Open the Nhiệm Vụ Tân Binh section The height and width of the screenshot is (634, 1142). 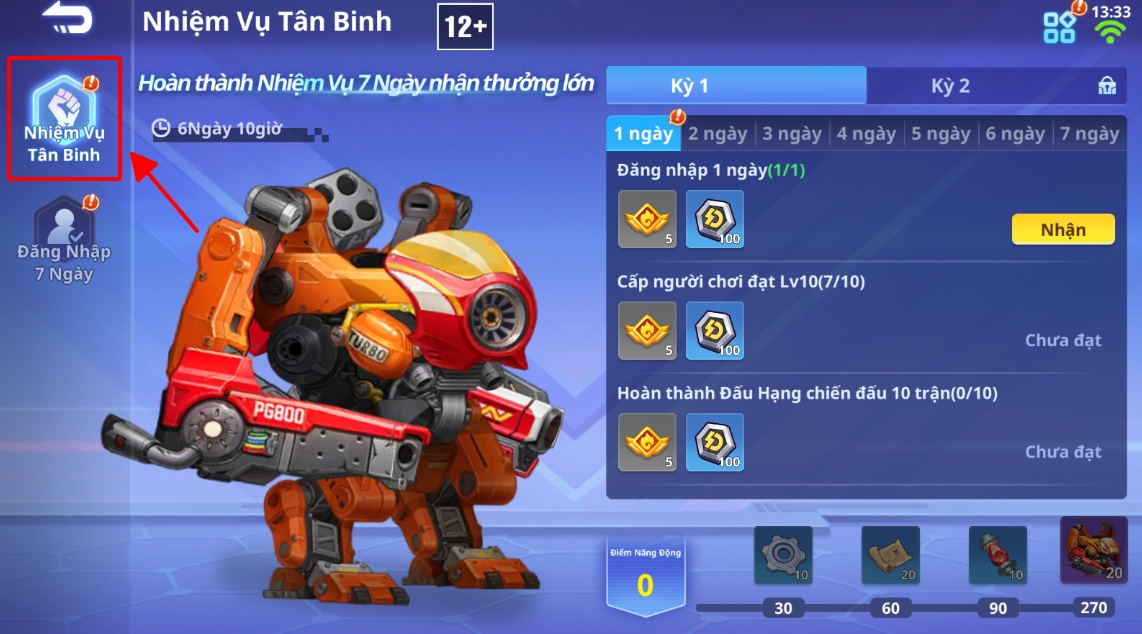[63, 119]
